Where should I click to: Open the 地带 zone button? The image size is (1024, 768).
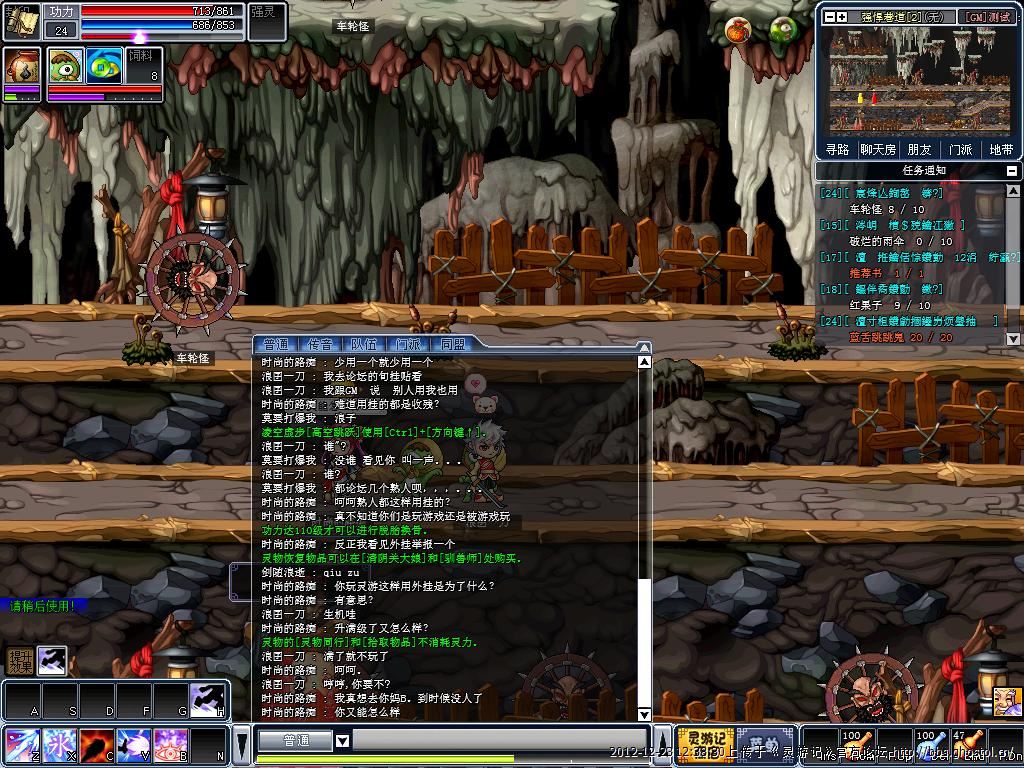pyautogui.click(x=1001, y=149)
